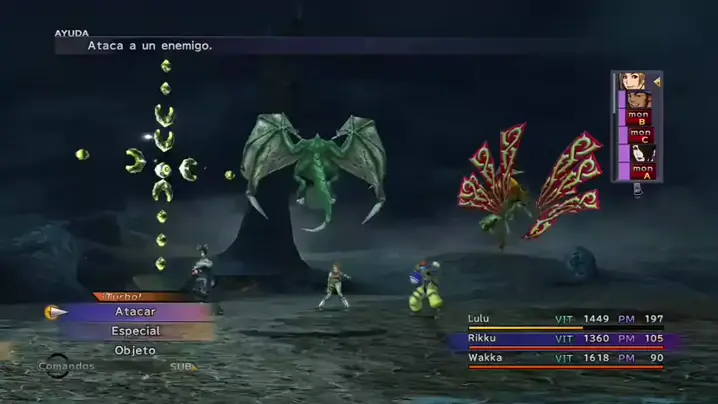
Task: Select Wakka's portrait in the turn order
Action: click(639, 100)
